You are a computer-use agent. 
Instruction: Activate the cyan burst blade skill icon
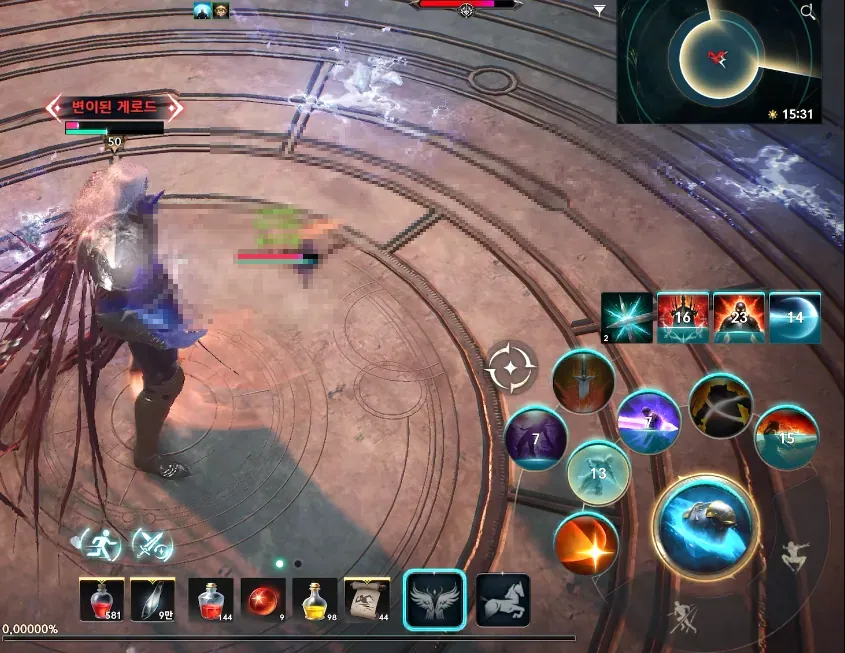[628, 318]
